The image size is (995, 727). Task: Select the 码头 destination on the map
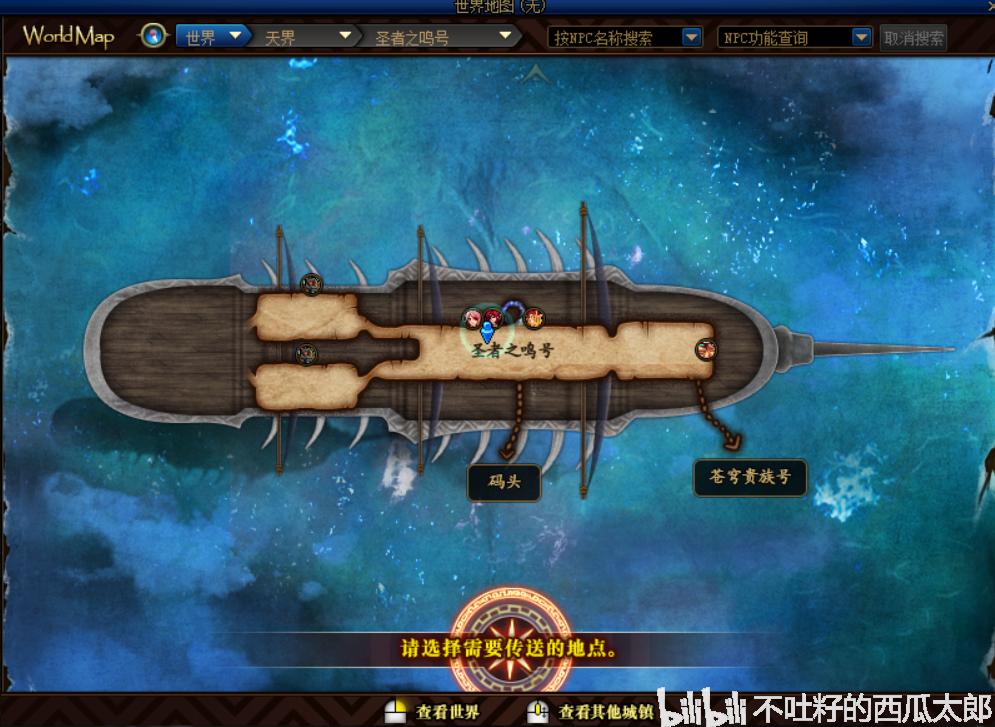(x=505, y=483)
